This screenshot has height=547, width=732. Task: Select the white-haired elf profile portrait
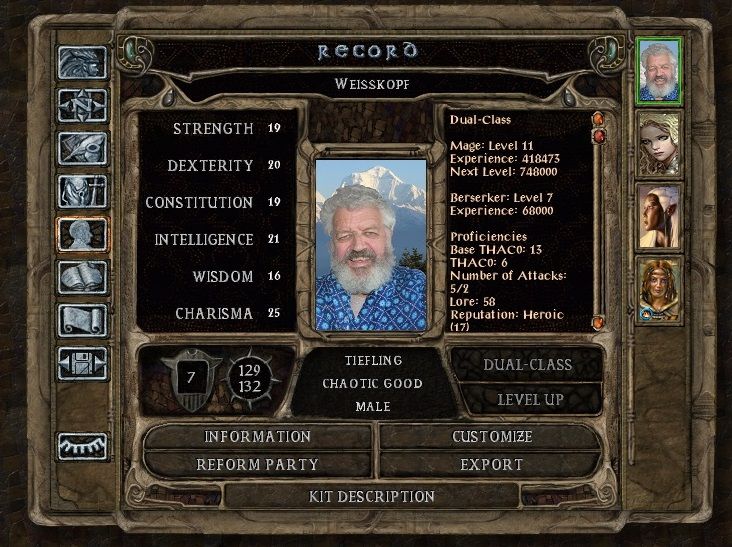[659, 216]
